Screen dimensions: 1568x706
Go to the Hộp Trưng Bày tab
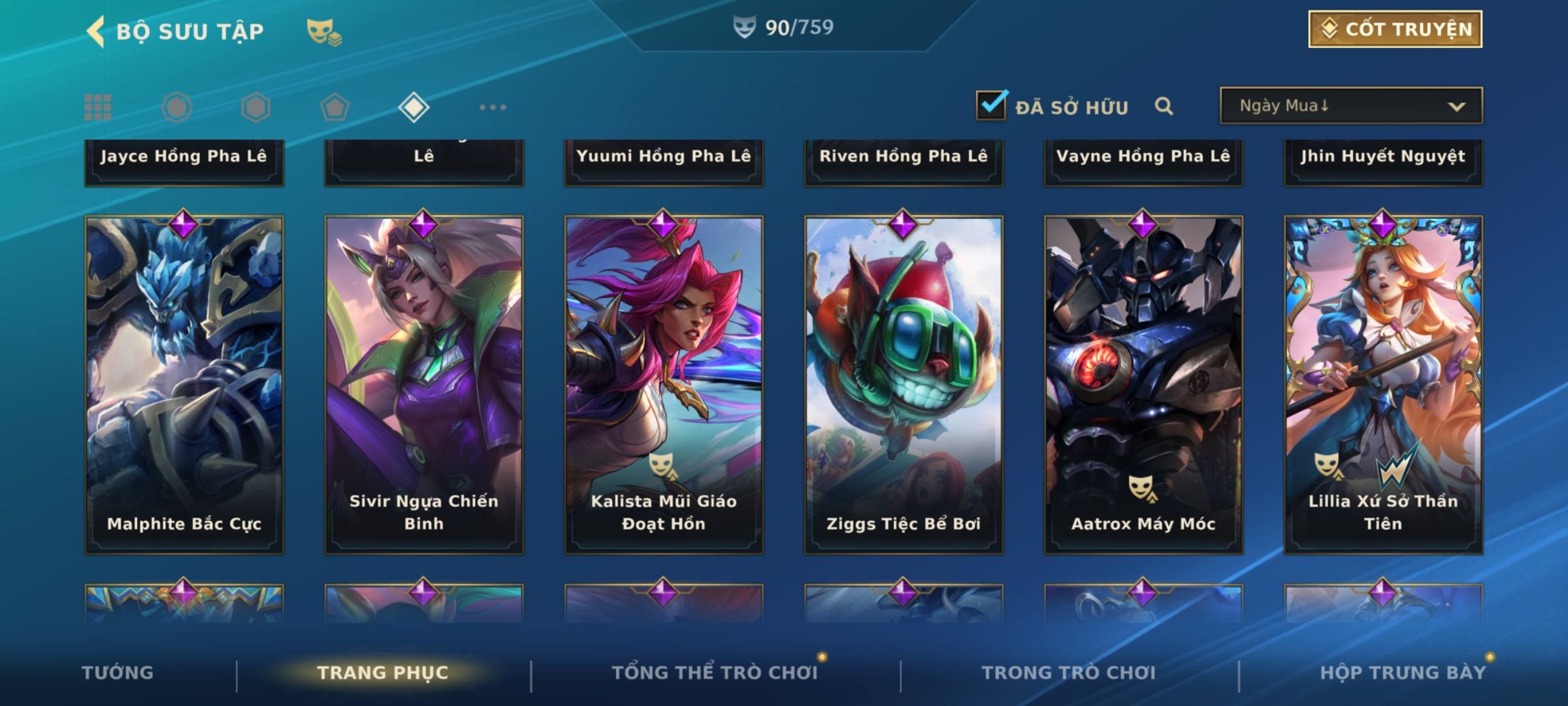pyautogui.click(x=1403, y=673)
